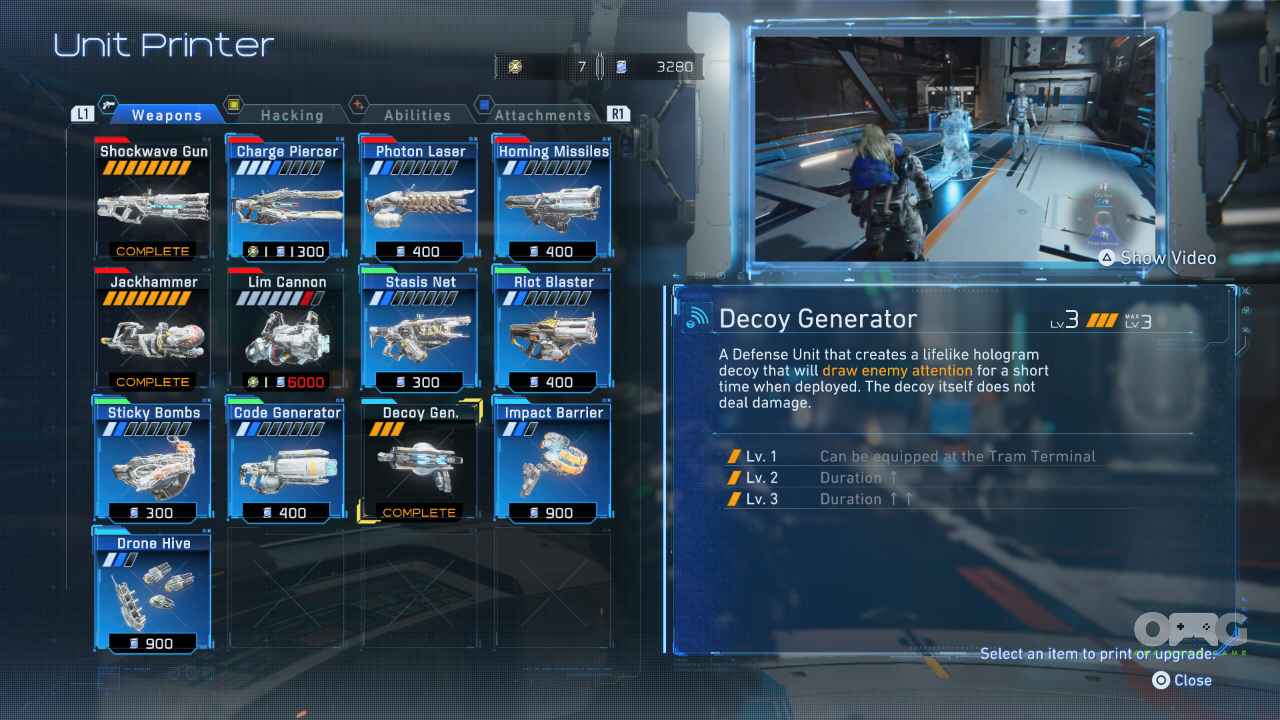Close the Unit Printer menu

pos(1182,680)
